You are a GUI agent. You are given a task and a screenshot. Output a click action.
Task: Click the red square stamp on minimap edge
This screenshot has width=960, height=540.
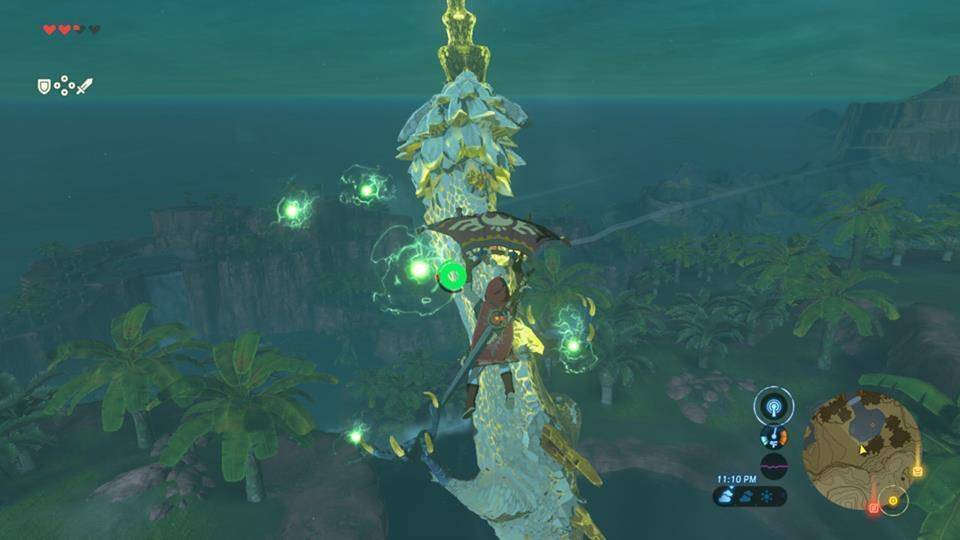(873, 508)
